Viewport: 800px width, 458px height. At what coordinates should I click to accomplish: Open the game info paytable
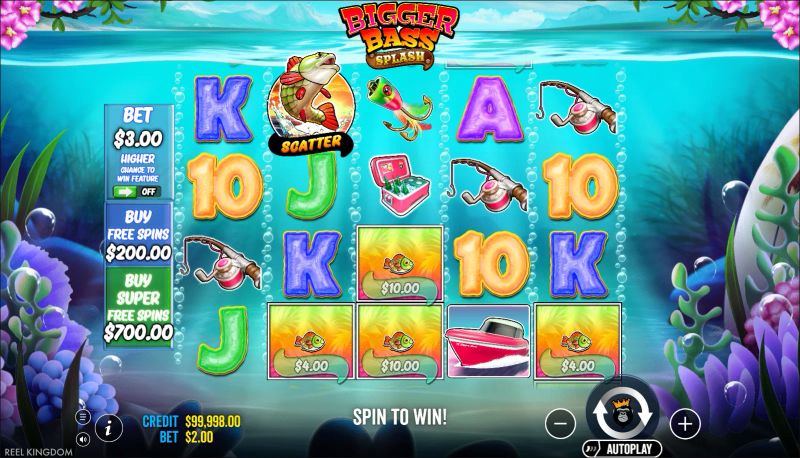coord(107,428)
